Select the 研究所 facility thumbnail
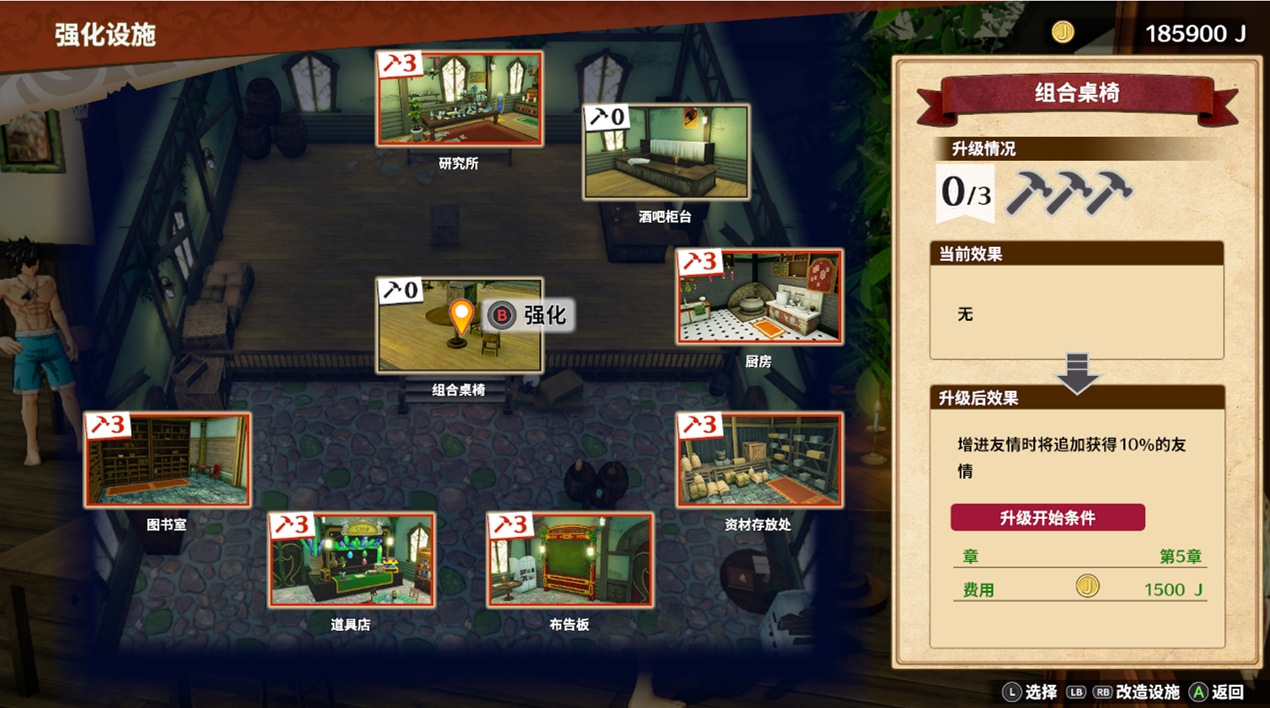This screenshot has width=1270, height=708. (460, 98)
